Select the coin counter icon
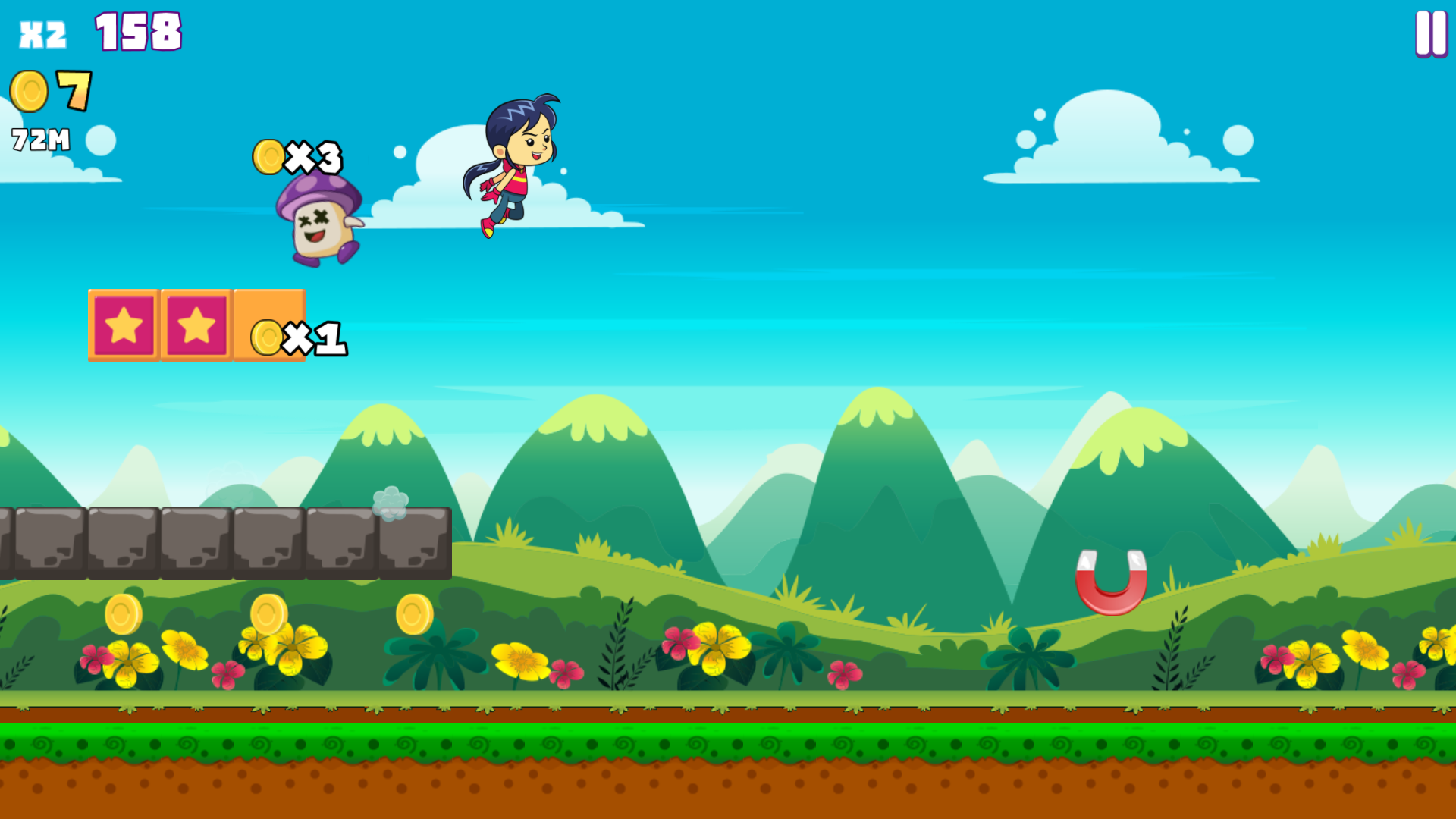1456x819 pixels. coord(29,90)
